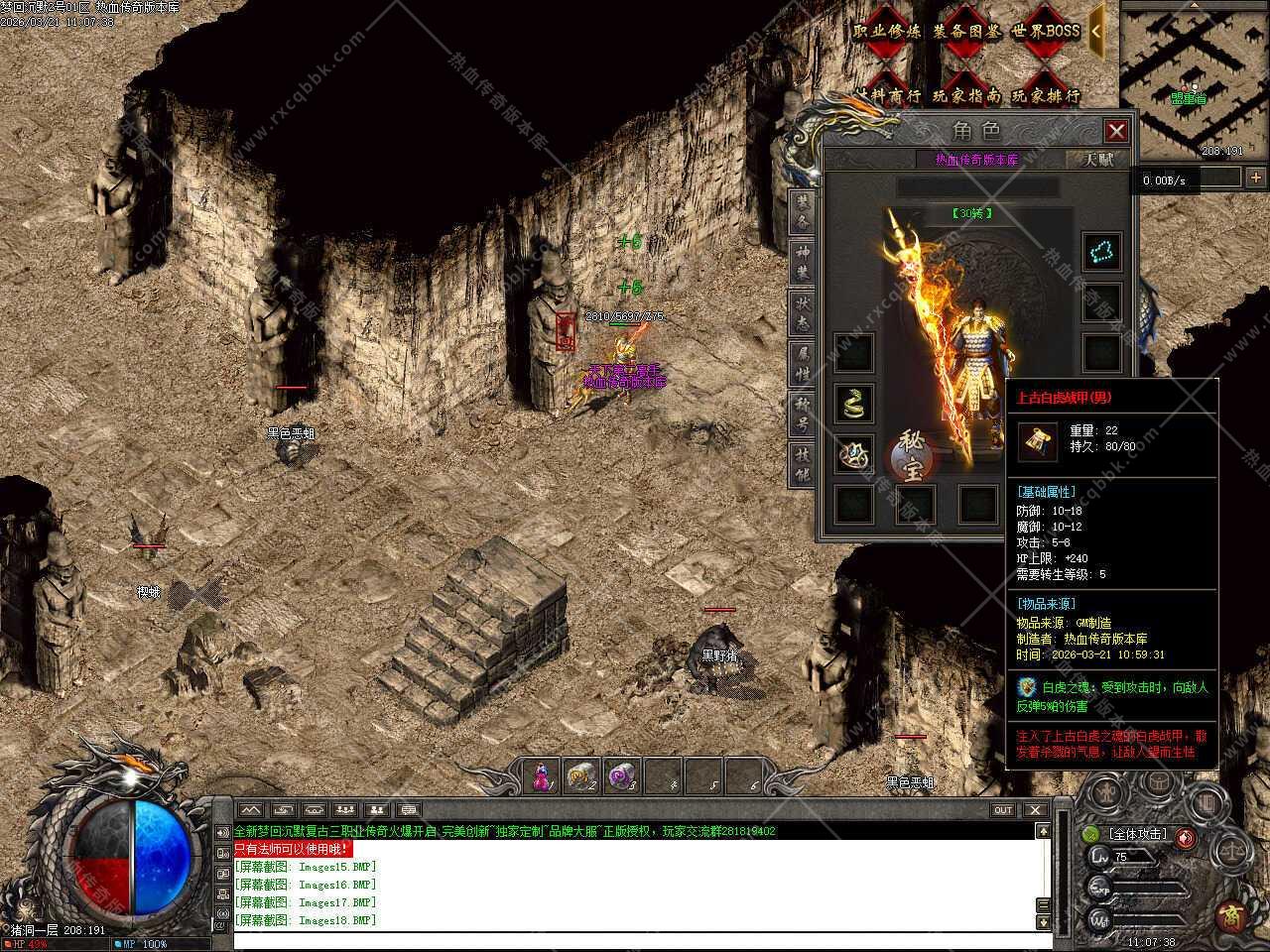Open the 世界BOSS menu
Viewport: 1270px width, 952px height.
(x=1046, y=32)
